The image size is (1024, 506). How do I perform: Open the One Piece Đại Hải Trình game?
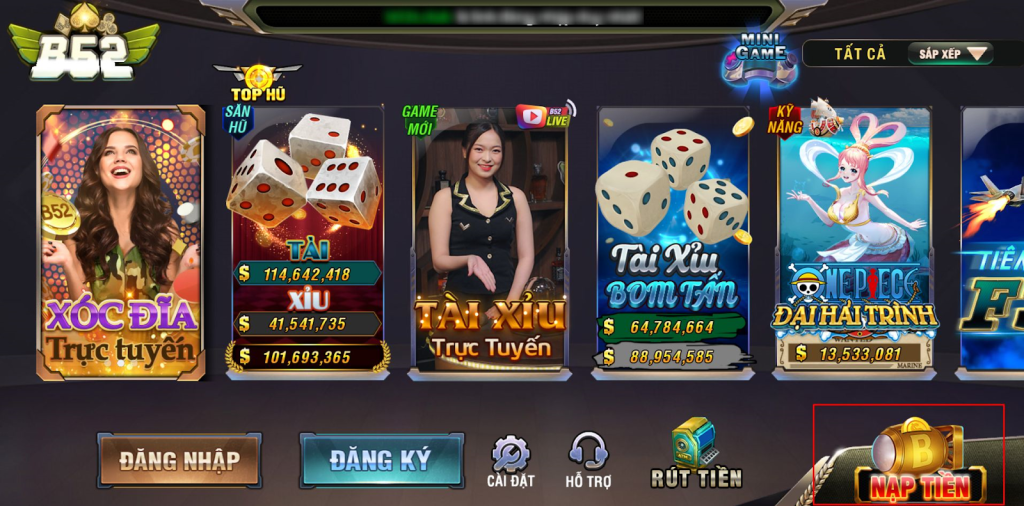click(x=854, y=240)
